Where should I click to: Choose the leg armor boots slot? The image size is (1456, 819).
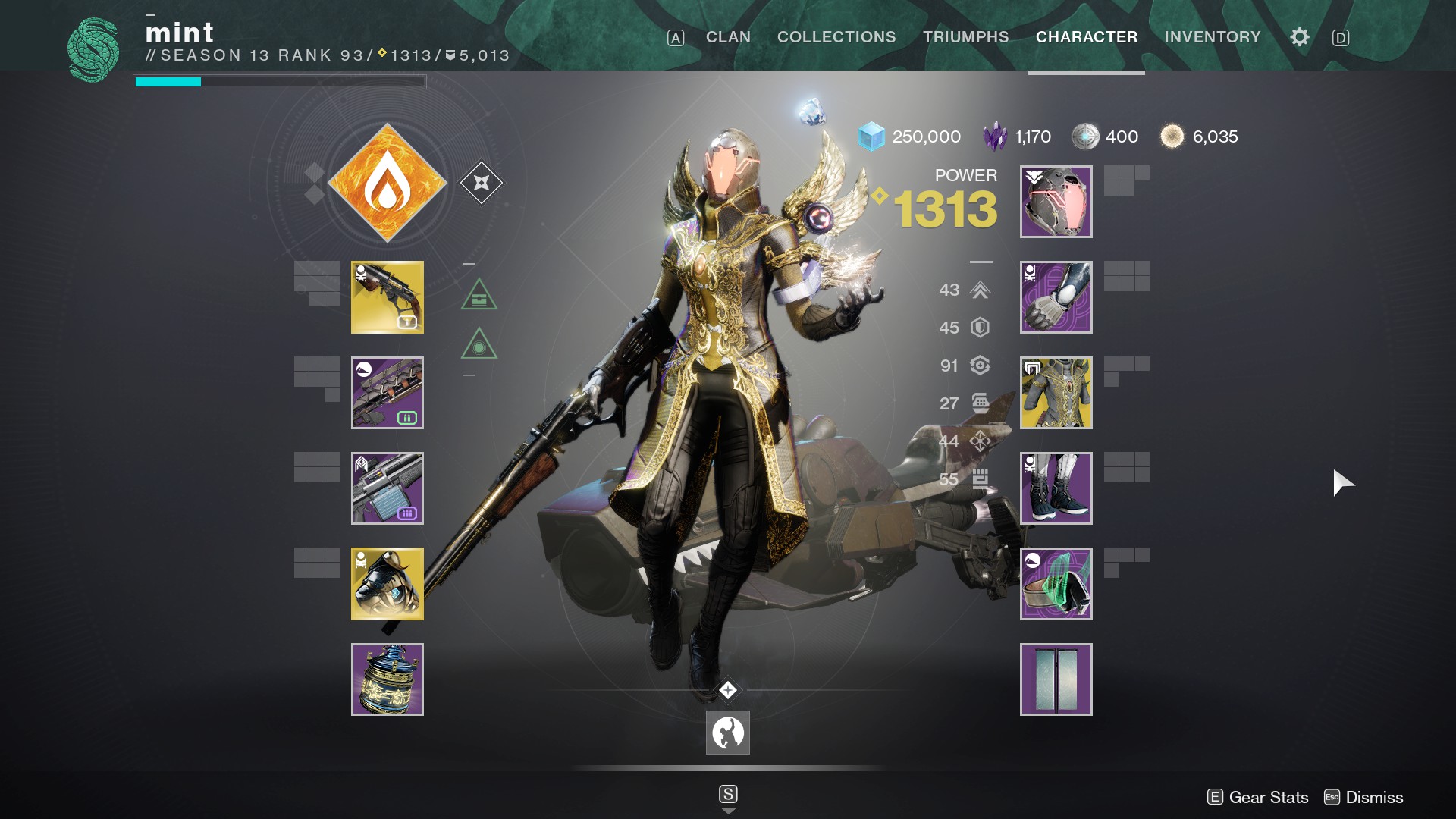[1056, 488]
